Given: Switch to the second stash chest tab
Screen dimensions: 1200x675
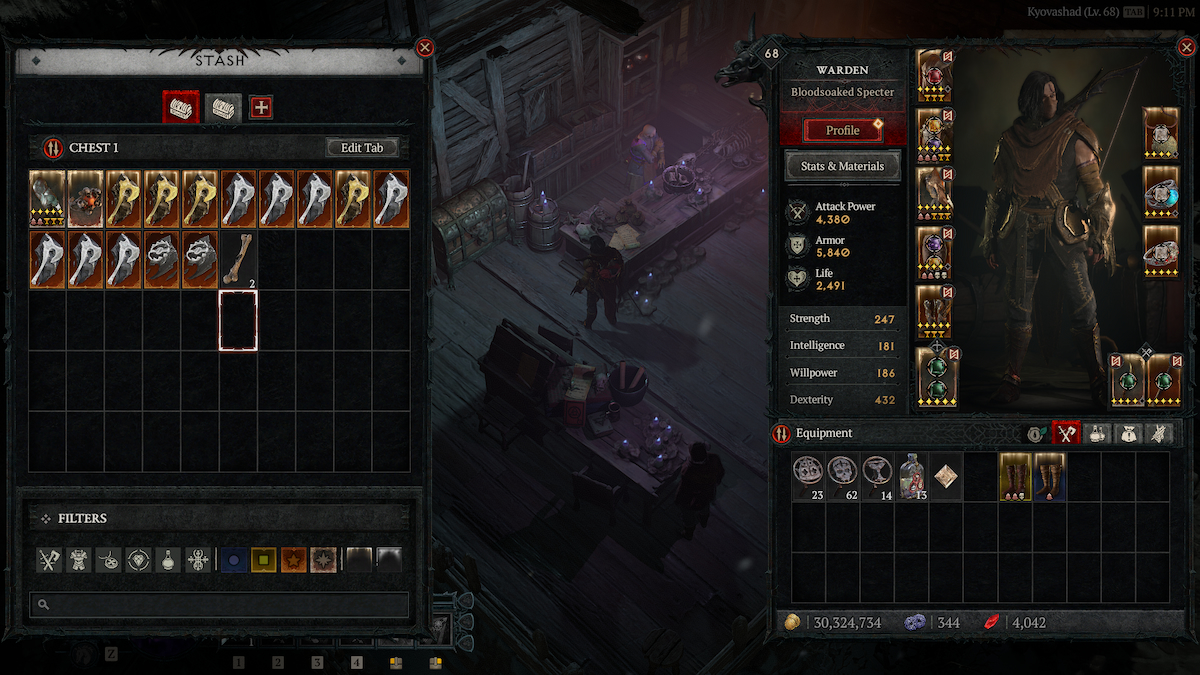Looking at the screenshot, I should coord(223,107).
